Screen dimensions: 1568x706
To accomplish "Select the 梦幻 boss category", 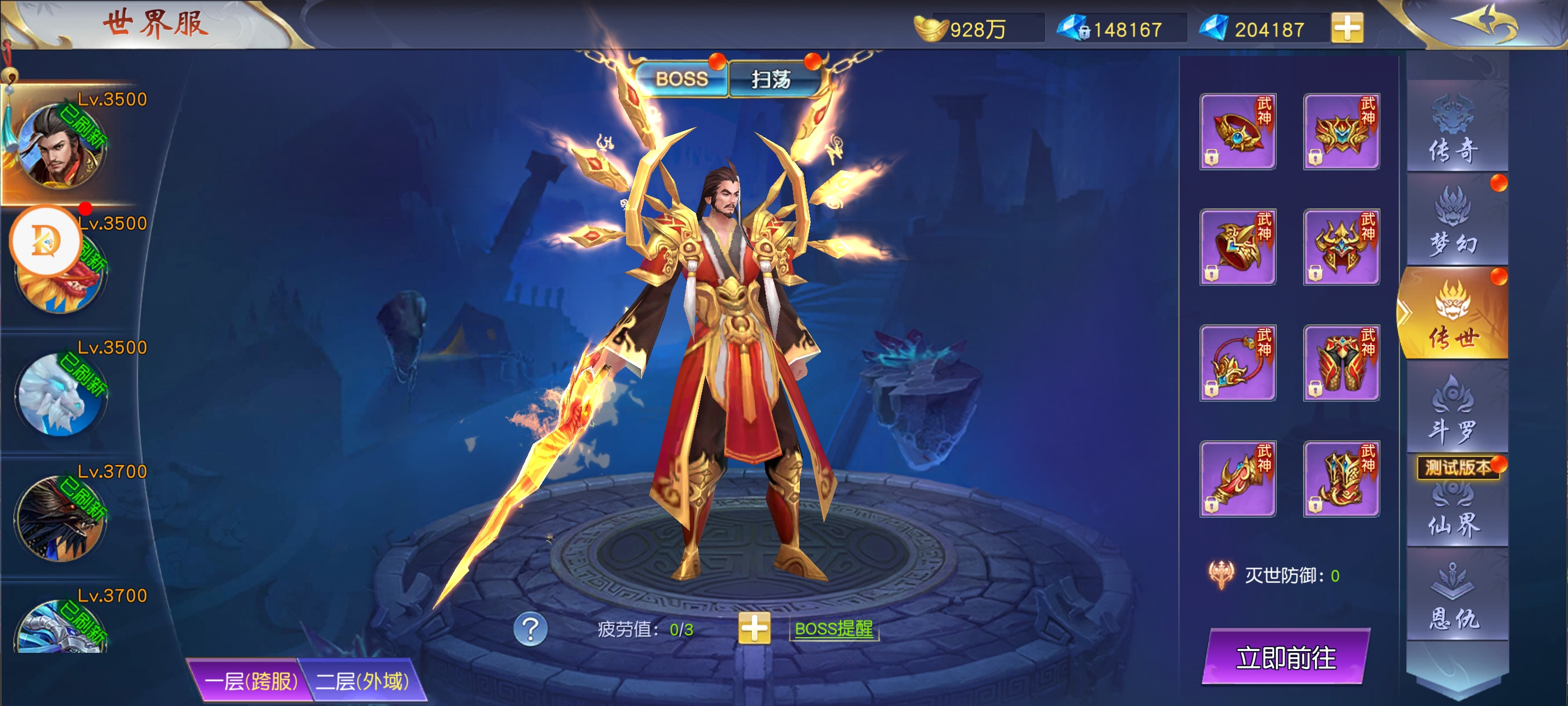I will (1454, 222).
